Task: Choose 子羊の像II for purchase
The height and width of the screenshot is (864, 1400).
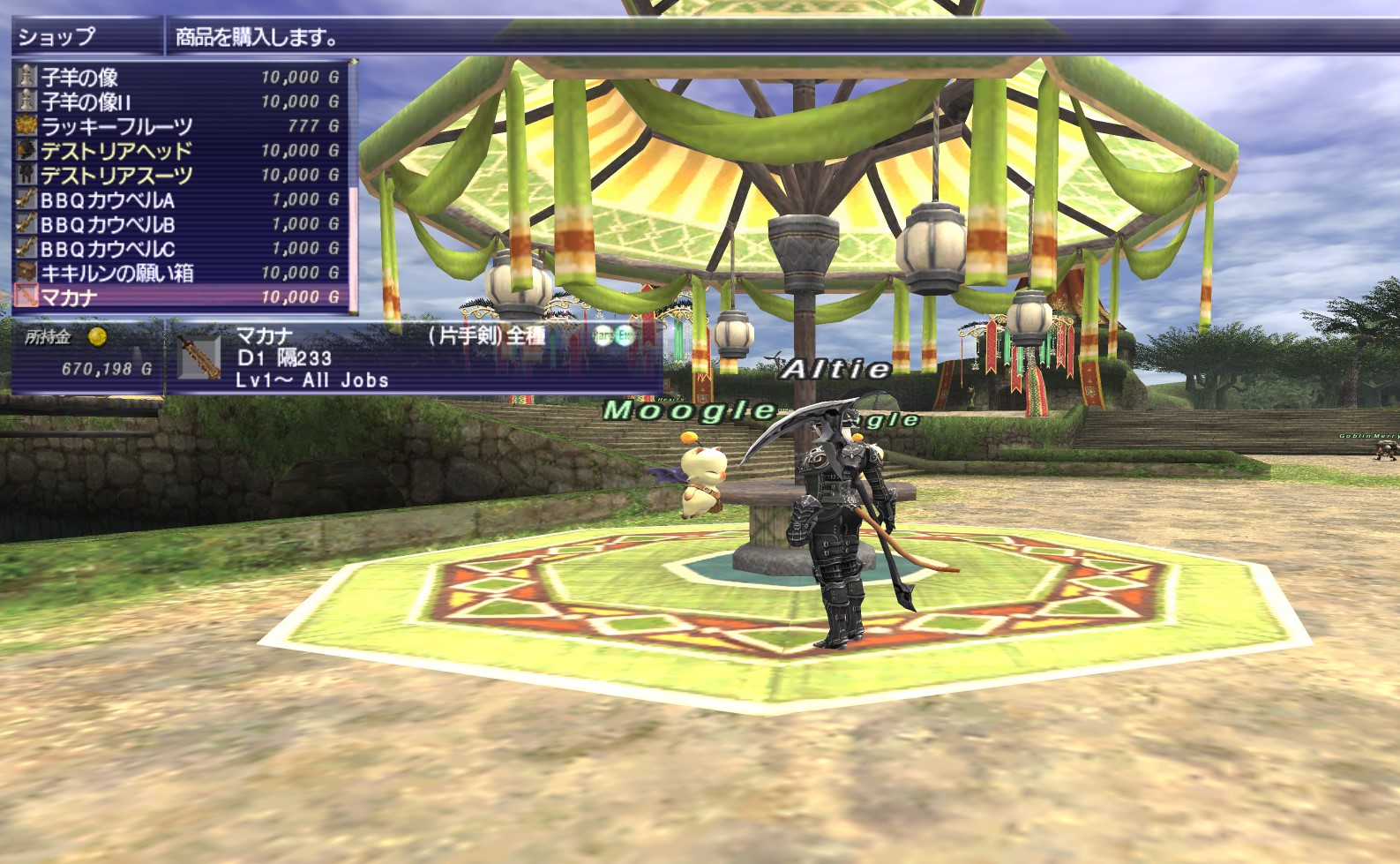Action: click(176, 101)
